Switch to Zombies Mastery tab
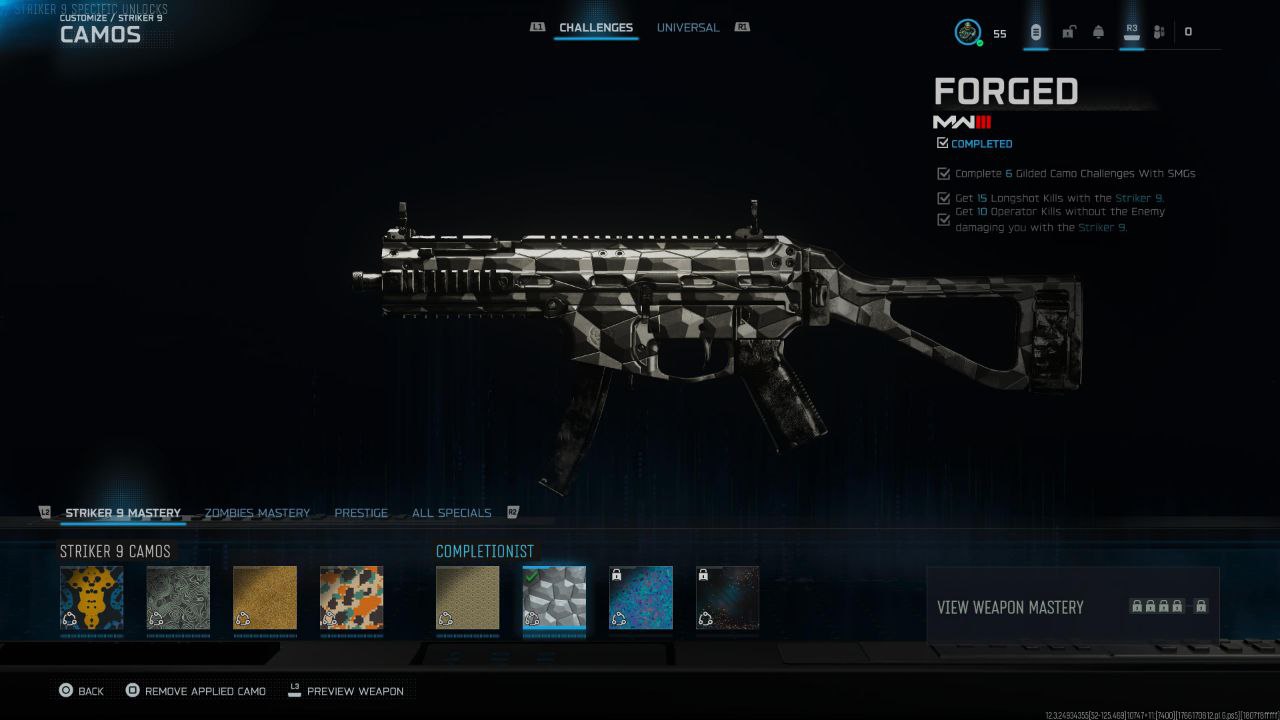 coord(257,513)
